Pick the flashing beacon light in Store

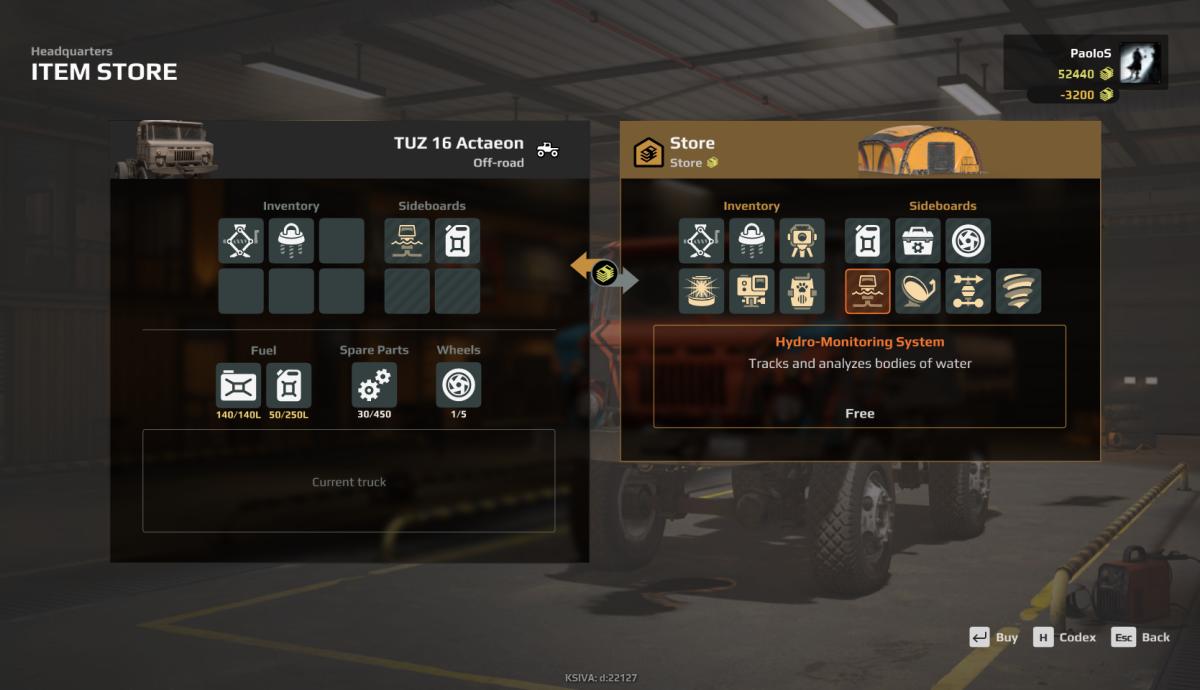click(x=702, y=291)
